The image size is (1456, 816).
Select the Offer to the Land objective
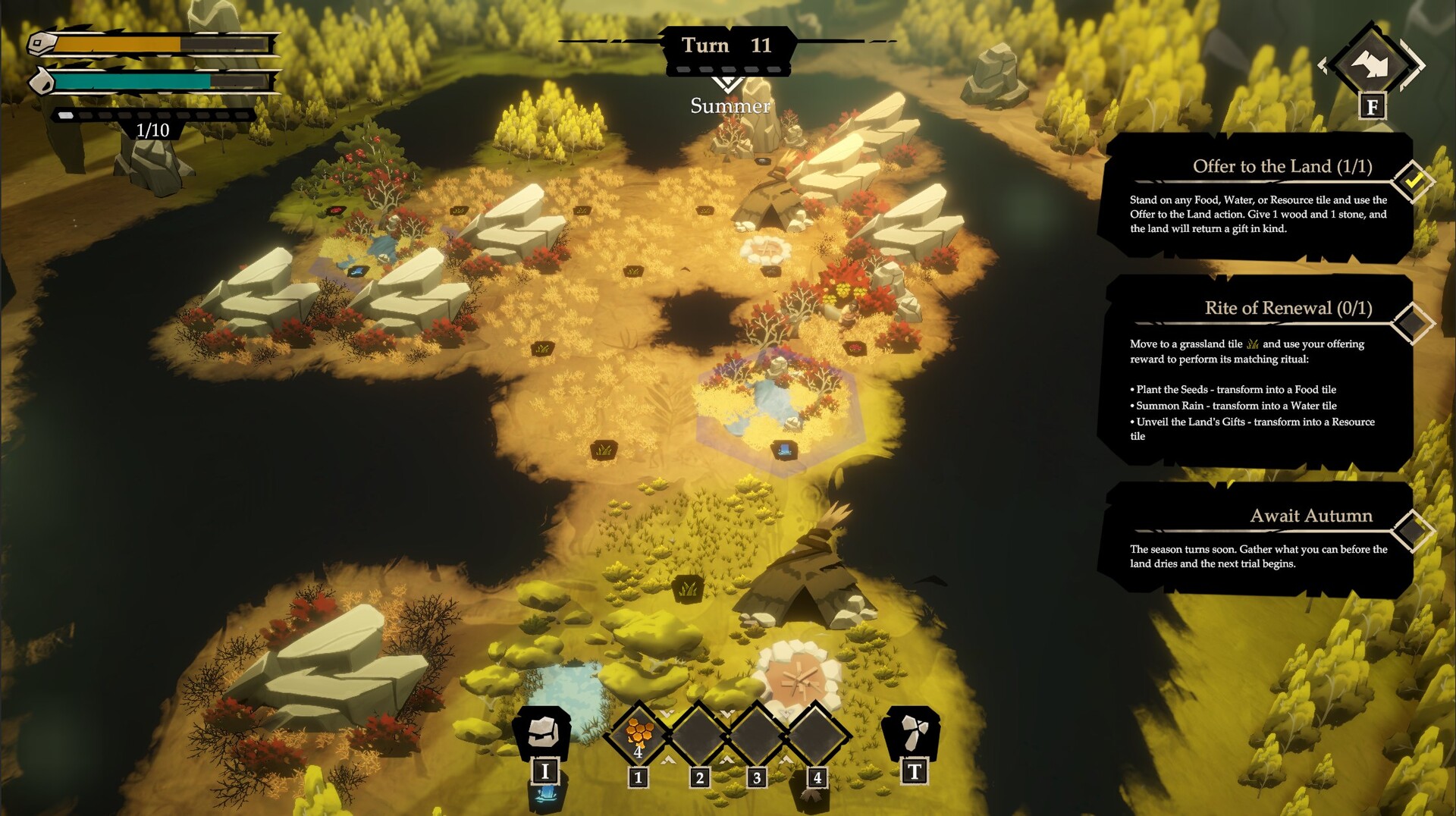click(1259, 196)
